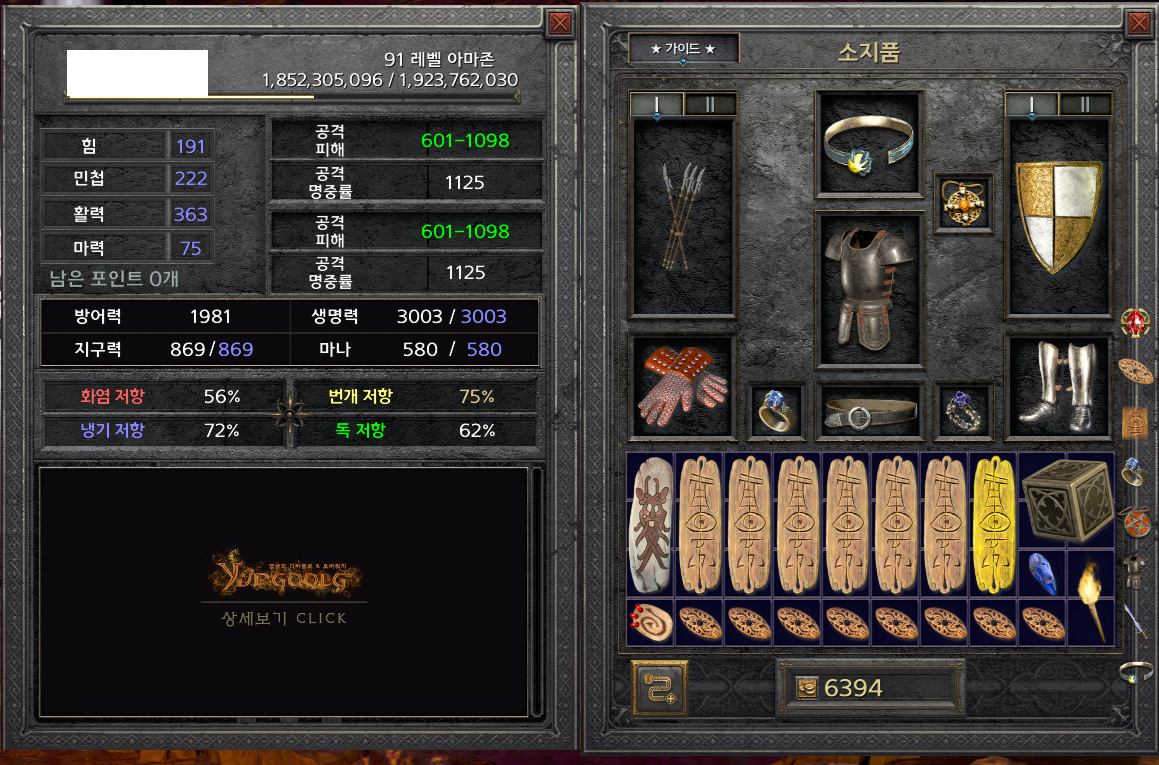Select the spiral scroll item
The width and height of the screenshot is (1159, 765).
pos(651,621)
